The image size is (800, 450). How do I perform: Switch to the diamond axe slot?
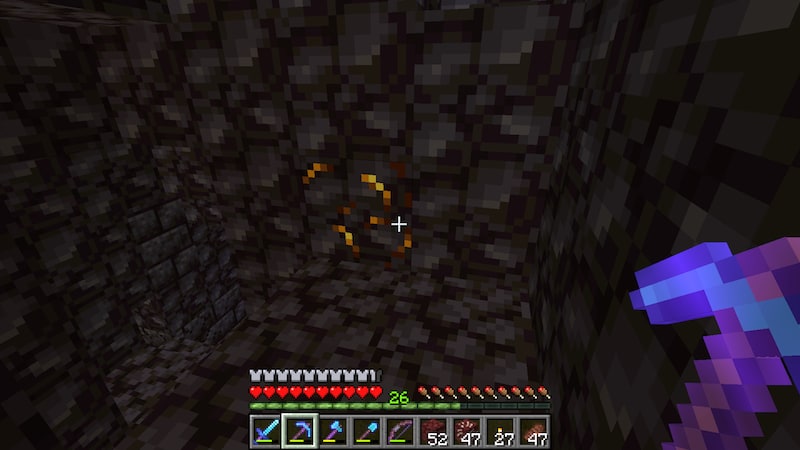pos(333,432)
